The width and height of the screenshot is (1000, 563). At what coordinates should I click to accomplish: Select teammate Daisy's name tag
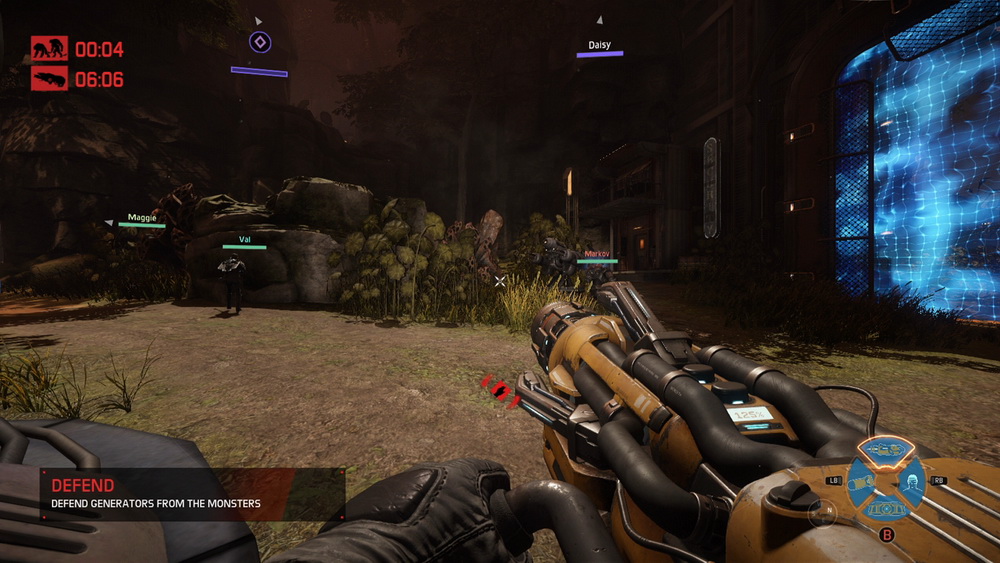pyautogui.click(x=599, y=45)
